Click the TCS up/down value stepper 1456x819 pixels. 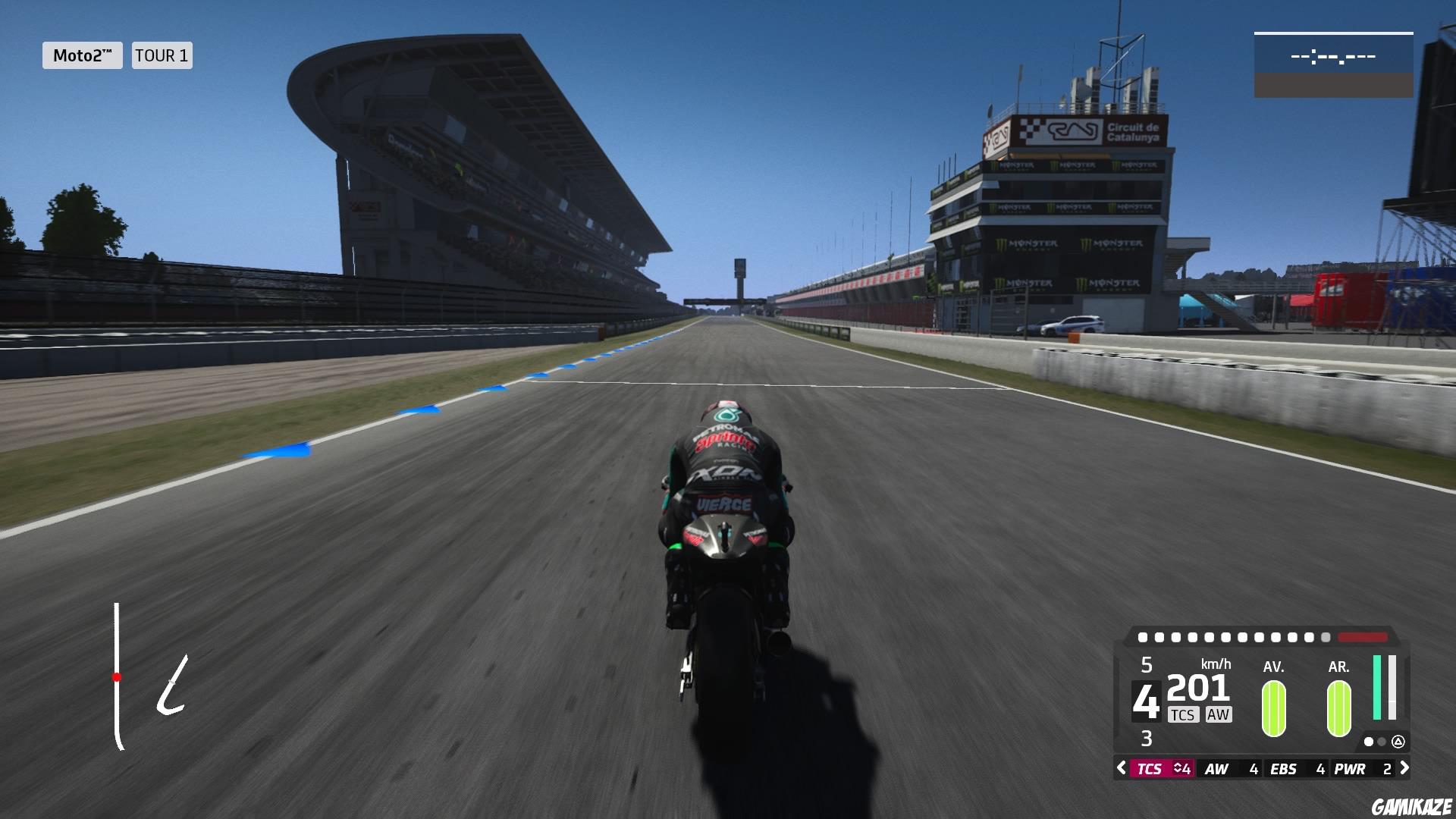tap(1180, 769)
